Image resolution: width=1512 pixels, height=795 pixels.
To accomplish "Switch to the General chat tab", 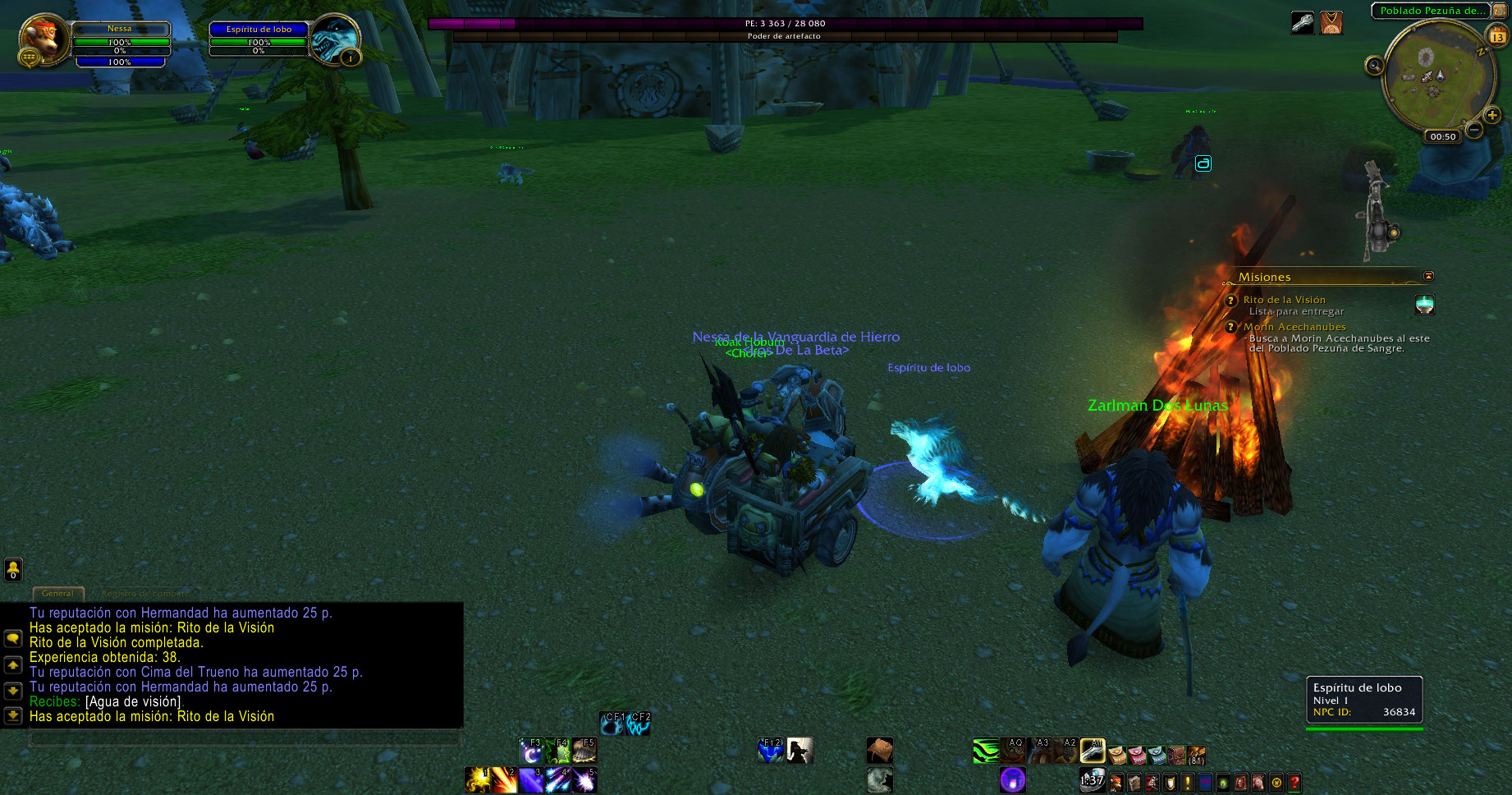I will click(57, 593).
